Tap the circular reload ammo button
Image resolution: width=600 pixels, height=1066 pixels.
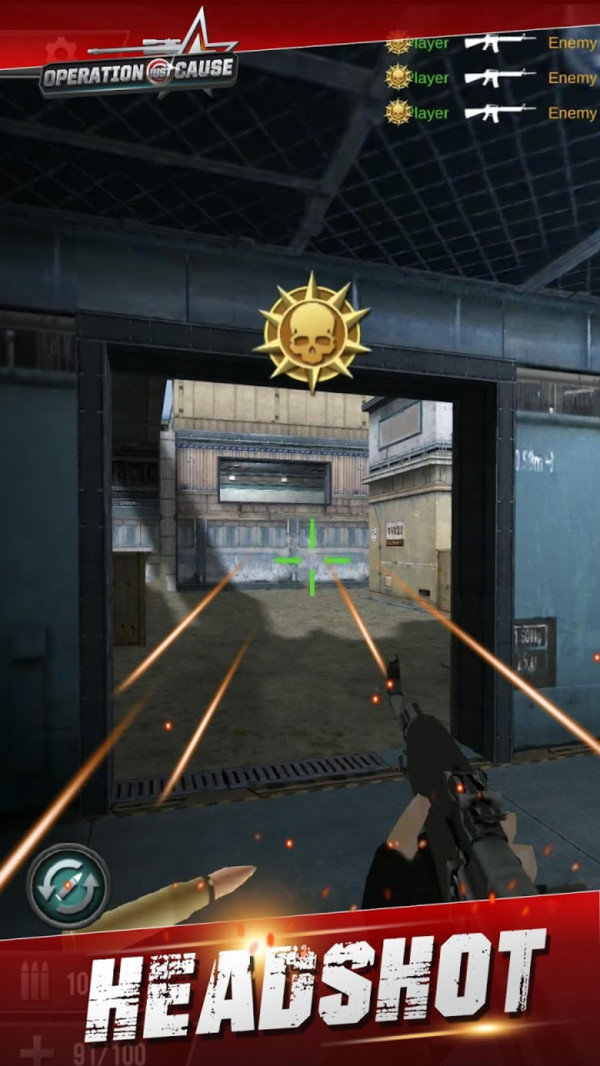(x=68, y=886)
